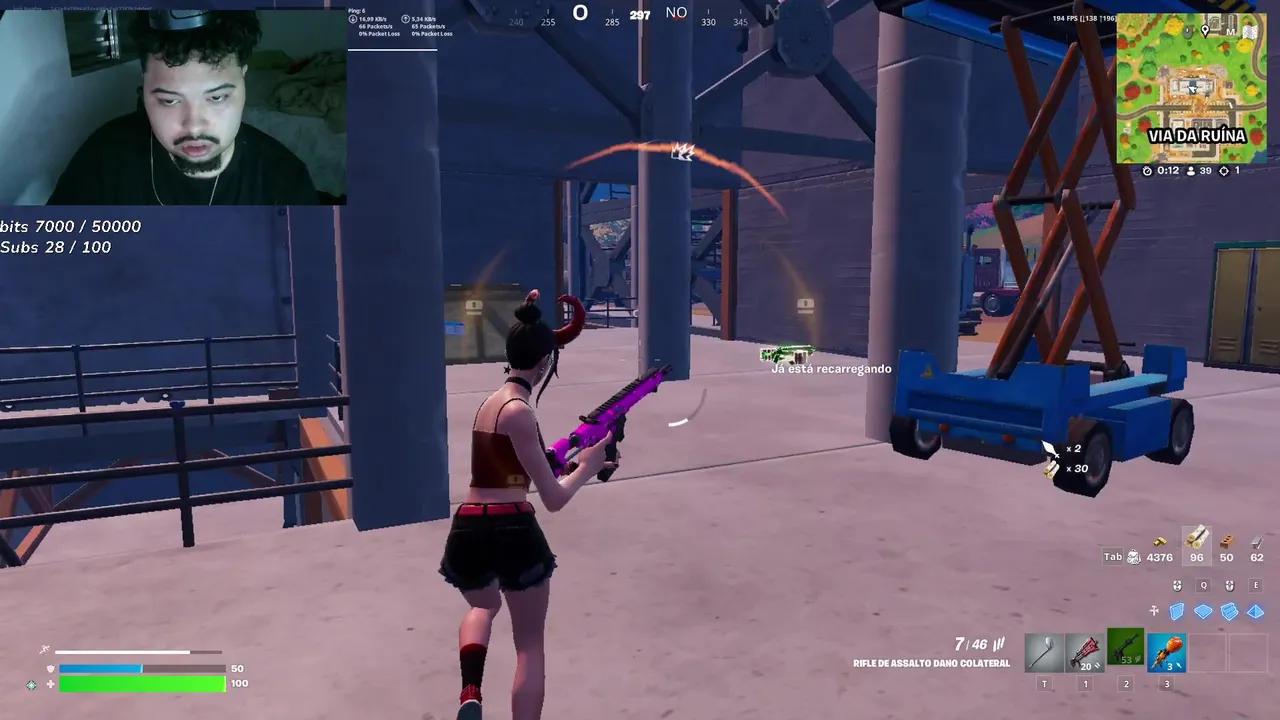
Task: Select the pickaxe in the T hotbar slot
Action: 1044,650
